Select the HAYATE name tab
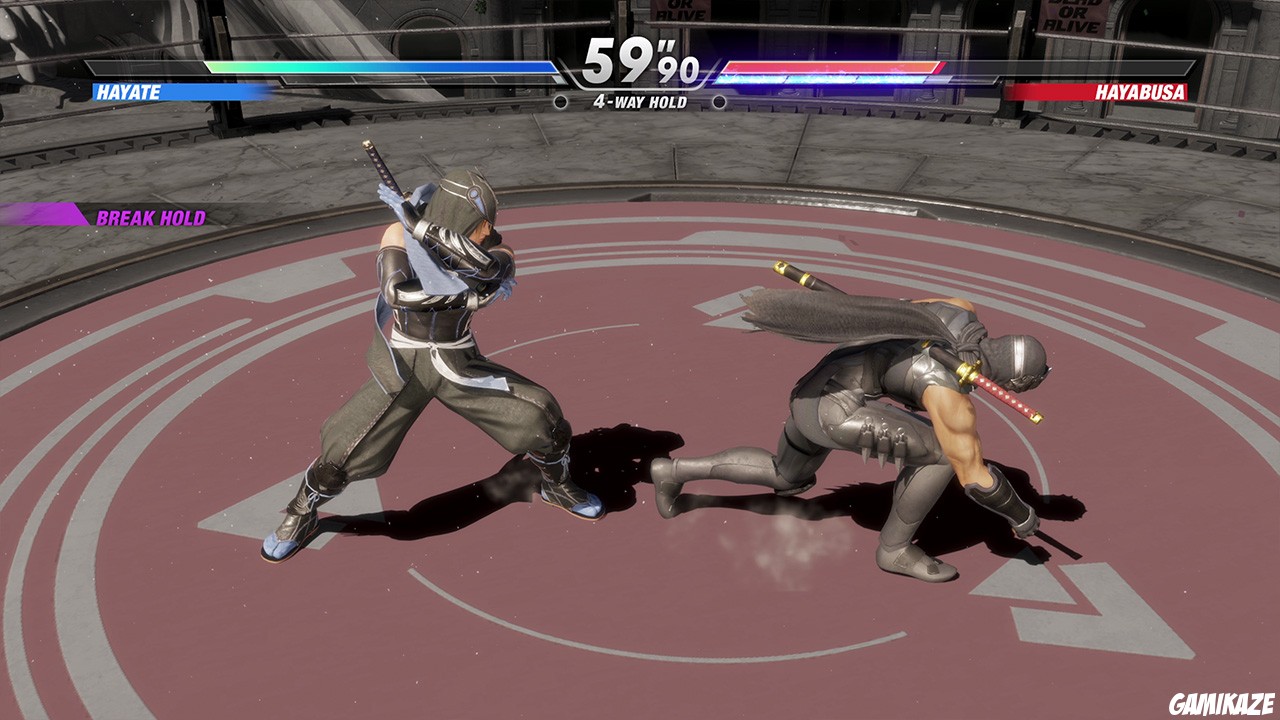The height and width of the screenshot is (720, 1280). click(x=130, y=90)
